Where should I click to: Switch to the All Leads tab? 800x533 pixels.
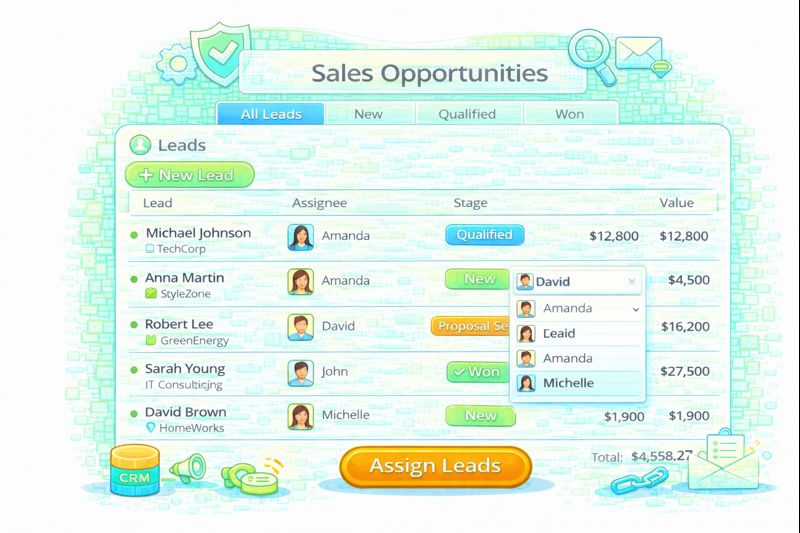[271, 114]
